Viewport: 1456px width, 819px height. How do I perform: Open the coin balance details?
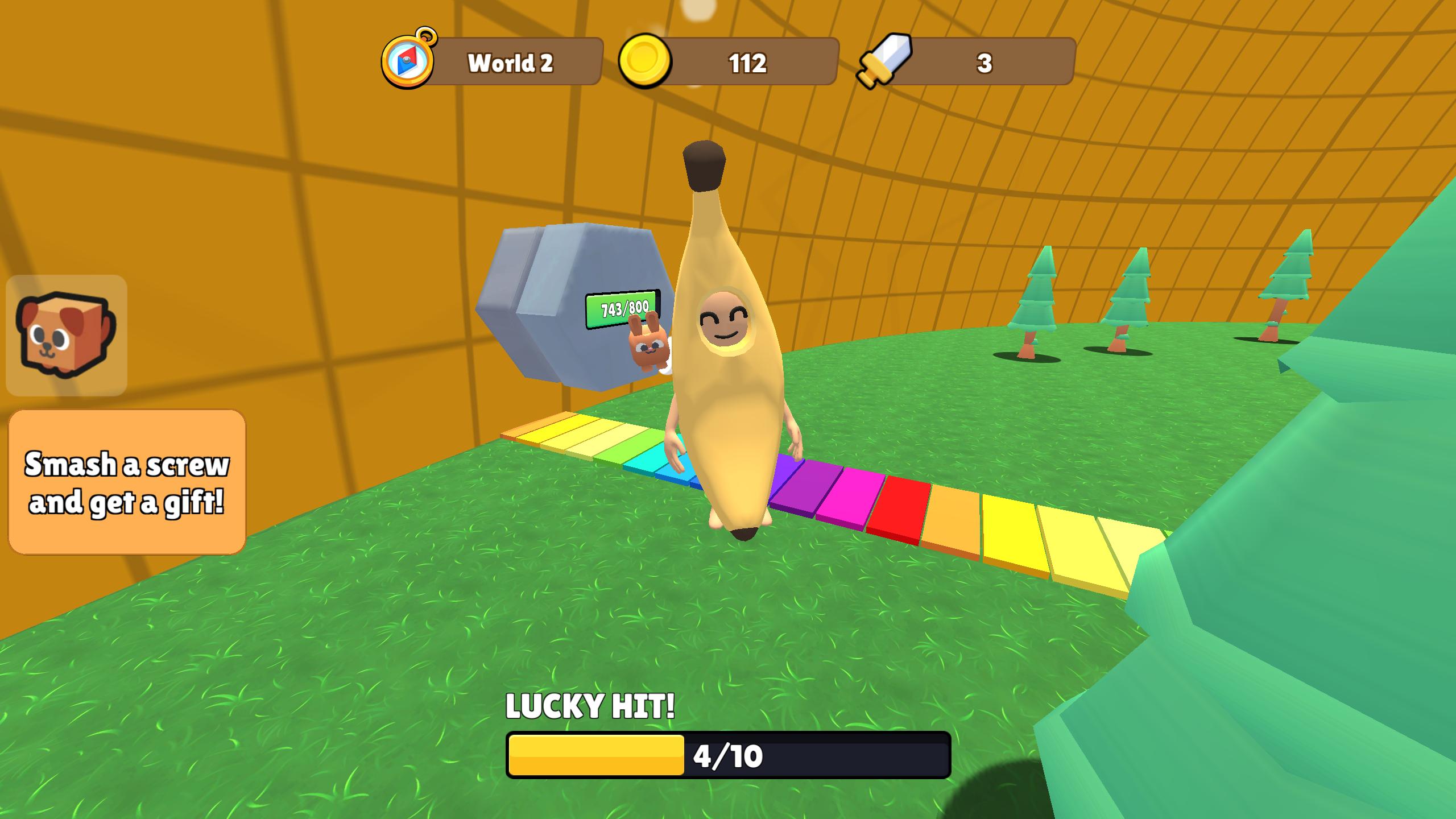(x=745, y=63)
